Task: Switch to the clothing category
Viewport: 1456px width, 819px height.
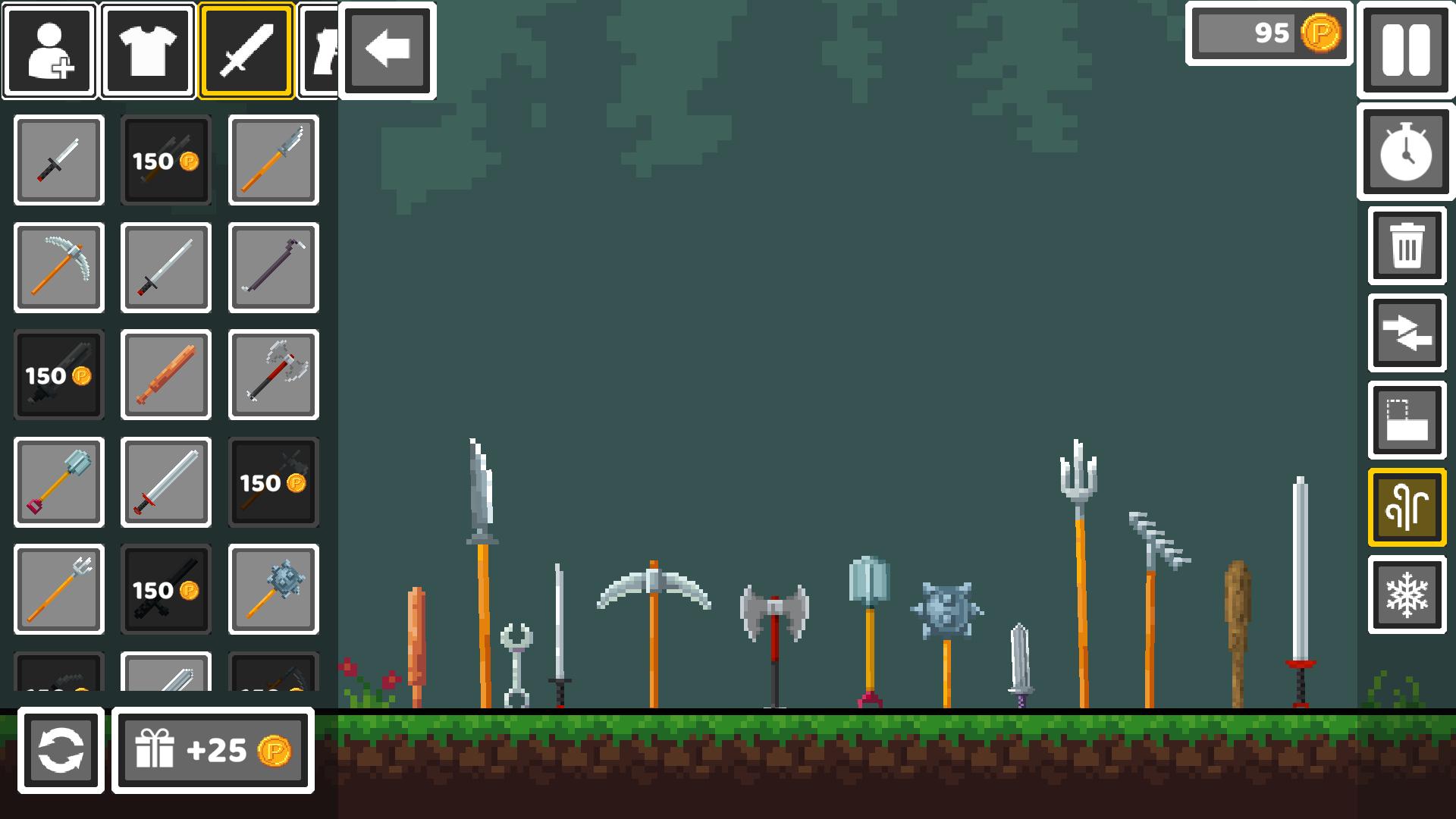Action: (147, 49)
